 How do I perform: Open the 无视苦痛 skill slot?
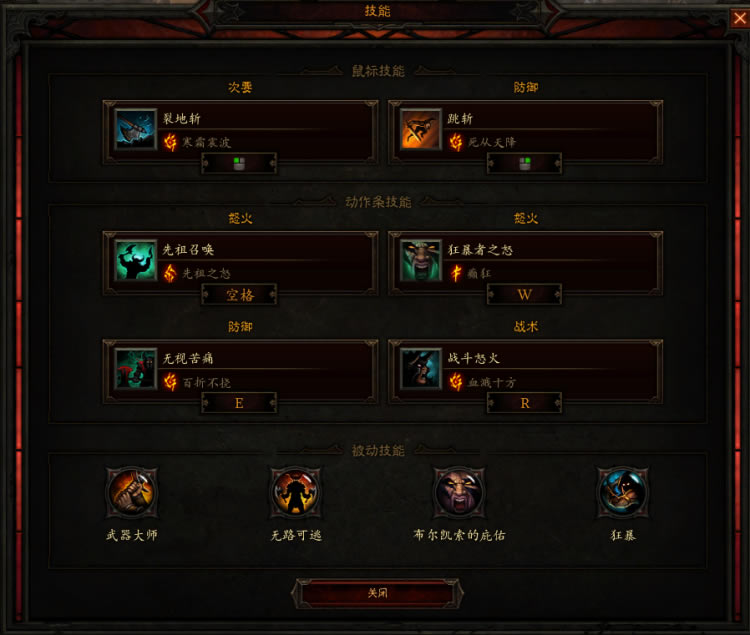[x=240, y=368]
